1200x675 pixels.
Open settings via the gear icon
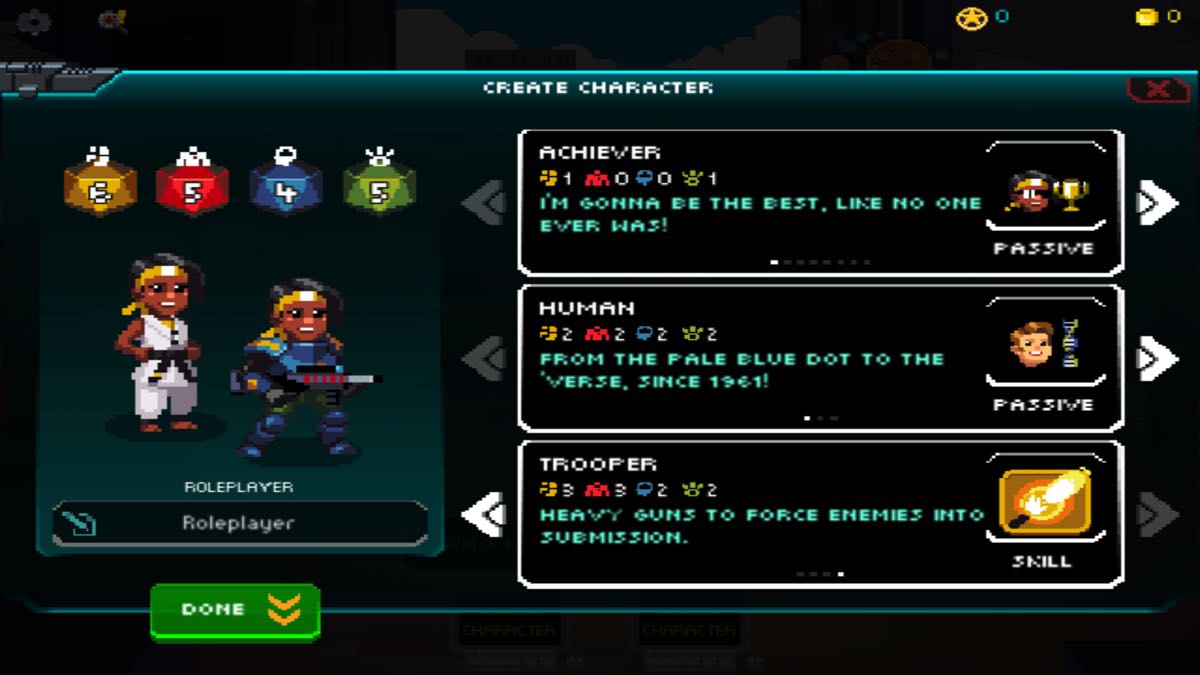[x=33, y=21]
